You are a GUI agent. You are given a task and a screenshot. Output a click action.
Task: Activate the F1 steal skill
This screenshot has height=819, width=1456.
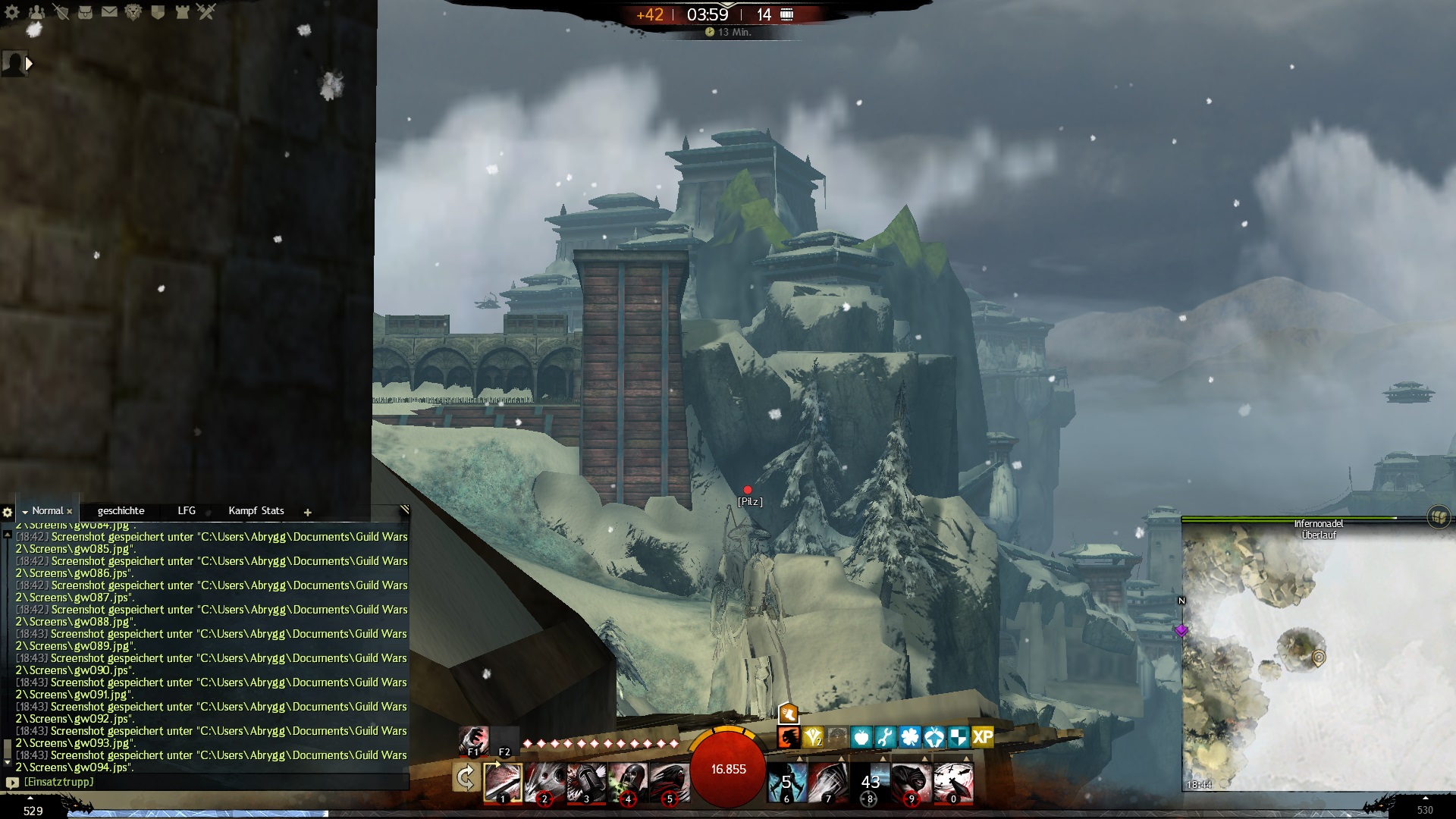474,739
